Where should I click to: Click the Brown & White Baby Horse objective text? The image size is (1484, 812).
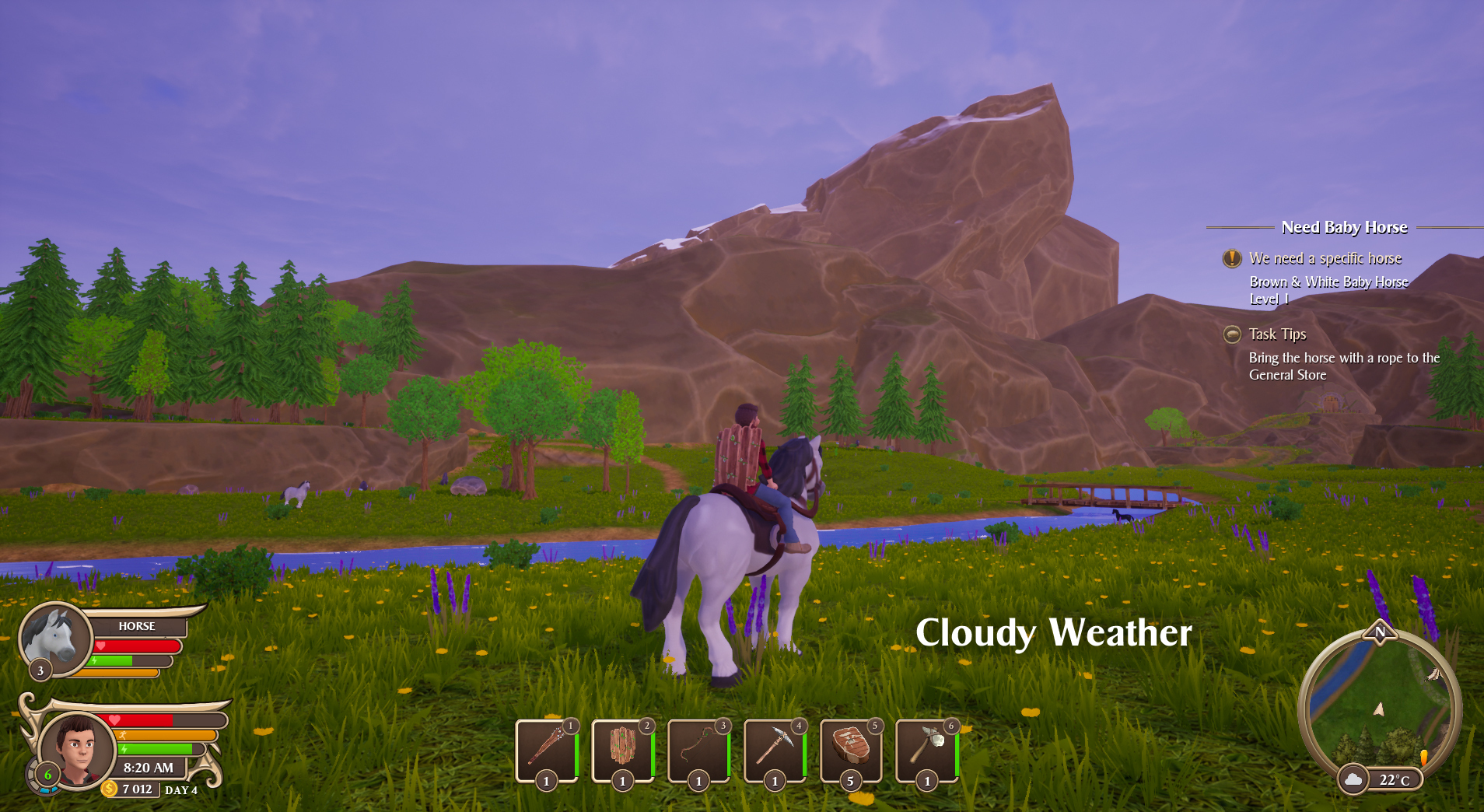[x=1328, y=282]
